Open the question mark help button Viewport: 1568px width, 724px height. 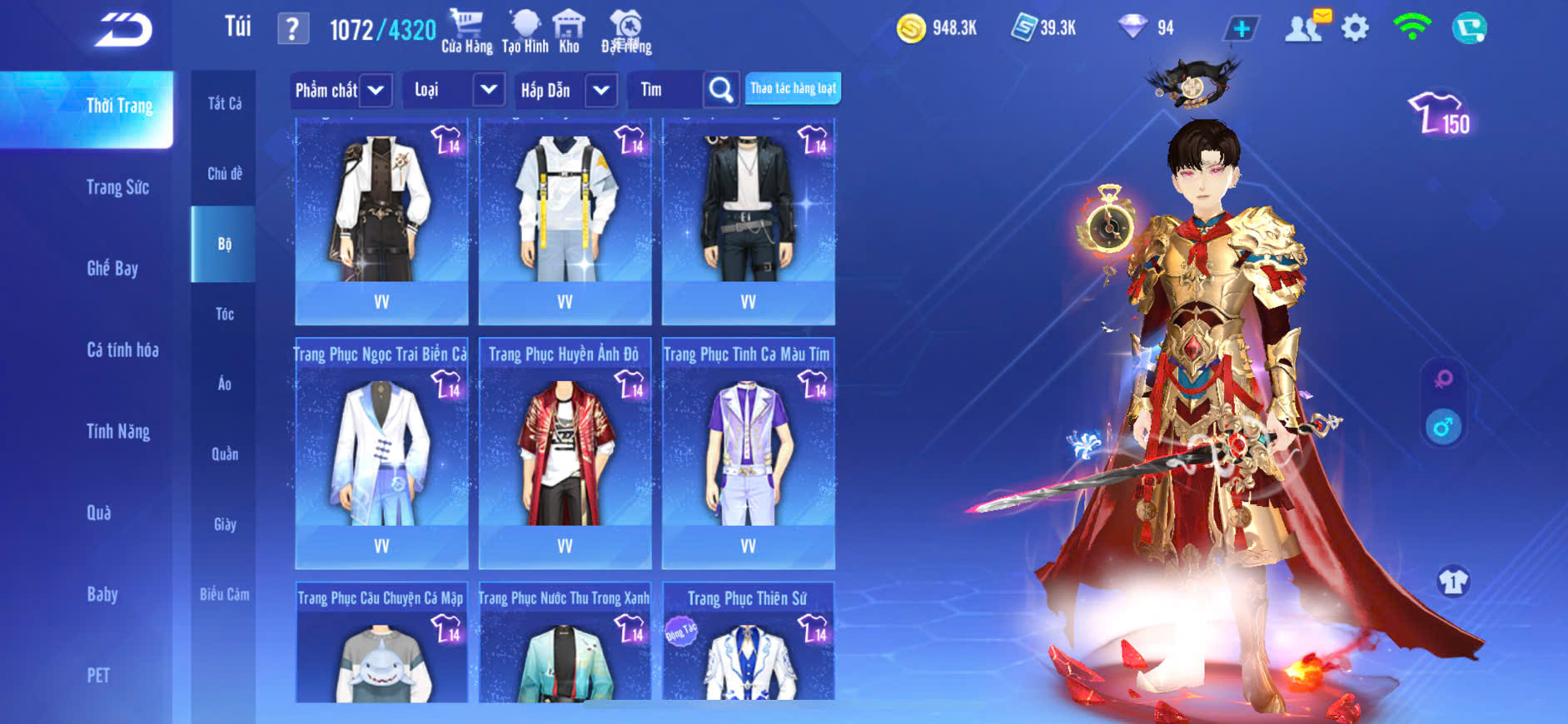[292, 30]
